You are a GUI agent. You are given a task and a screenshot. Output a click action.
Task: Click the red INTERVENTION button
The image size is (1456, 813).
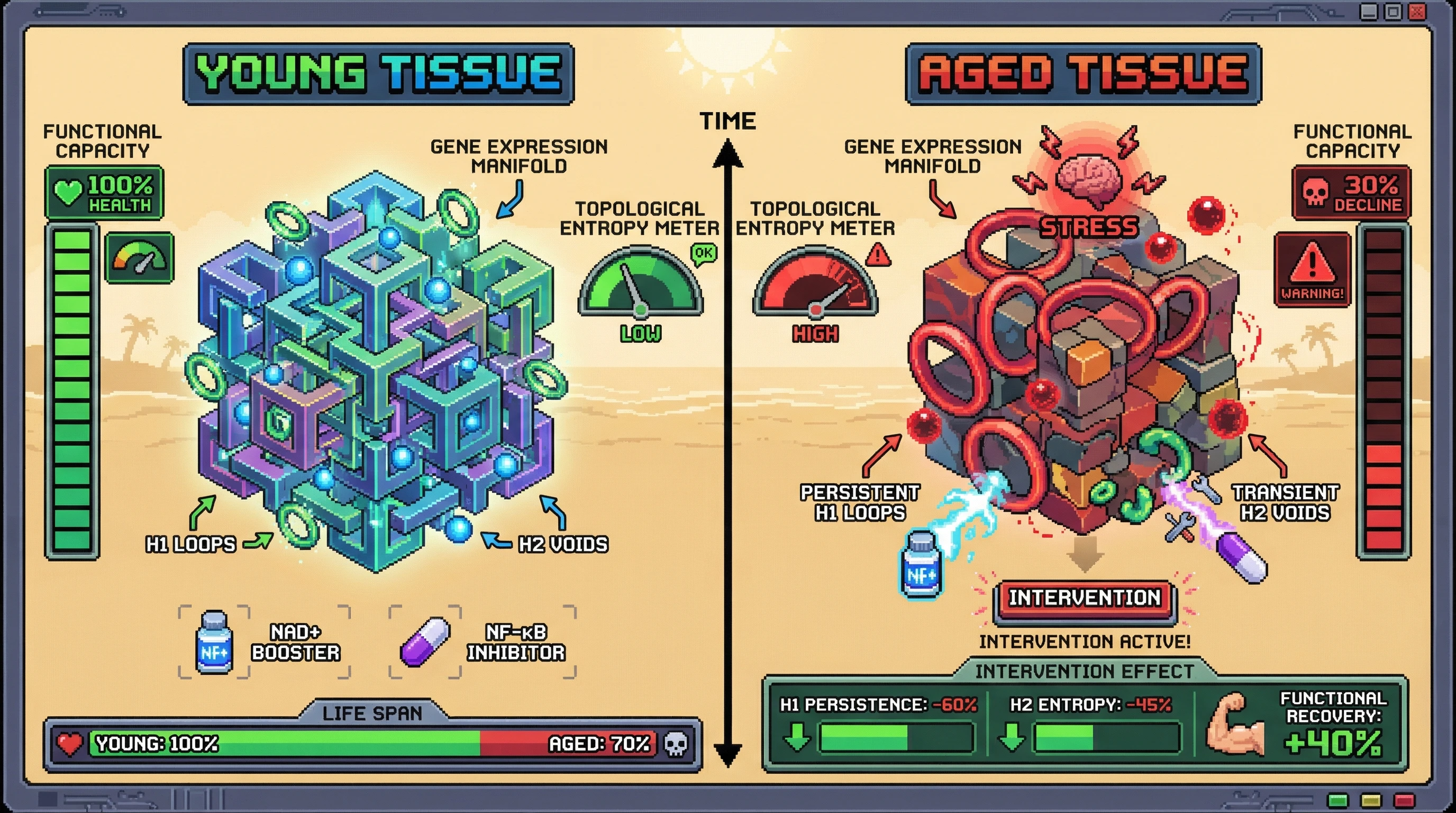pos(1085,599)
